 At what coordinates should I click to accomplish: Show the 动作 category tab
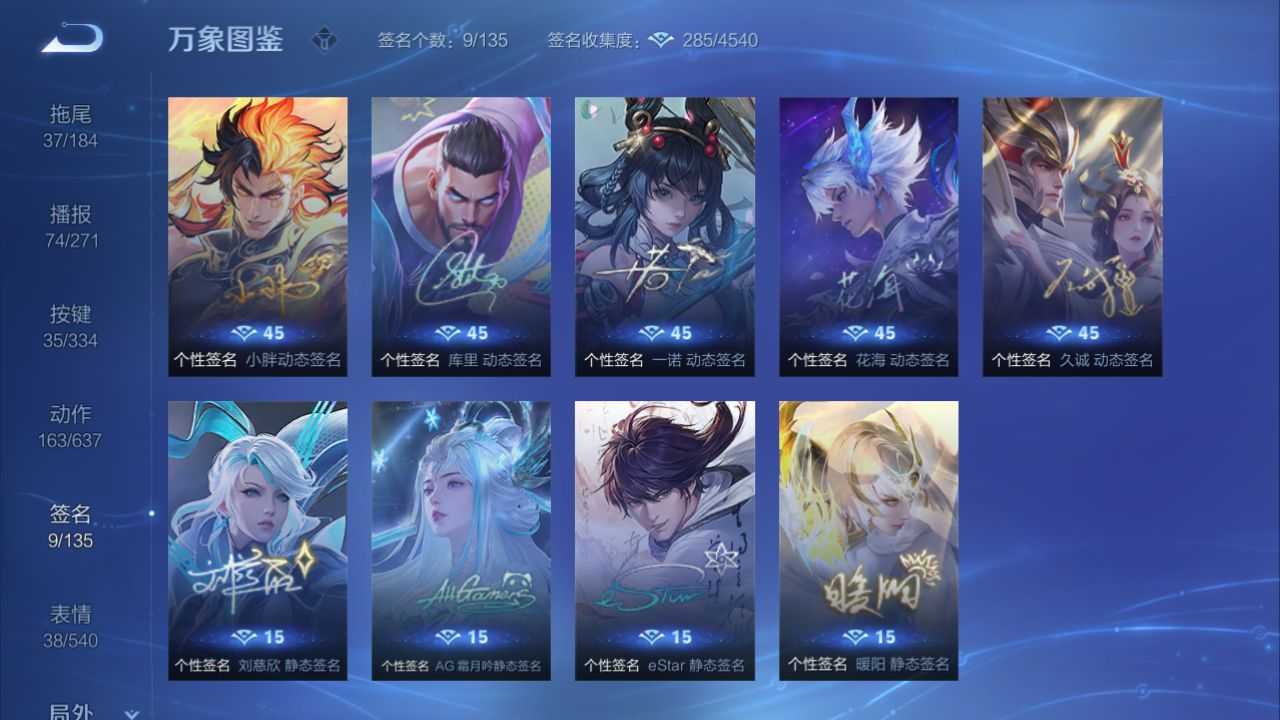(70, 426)
